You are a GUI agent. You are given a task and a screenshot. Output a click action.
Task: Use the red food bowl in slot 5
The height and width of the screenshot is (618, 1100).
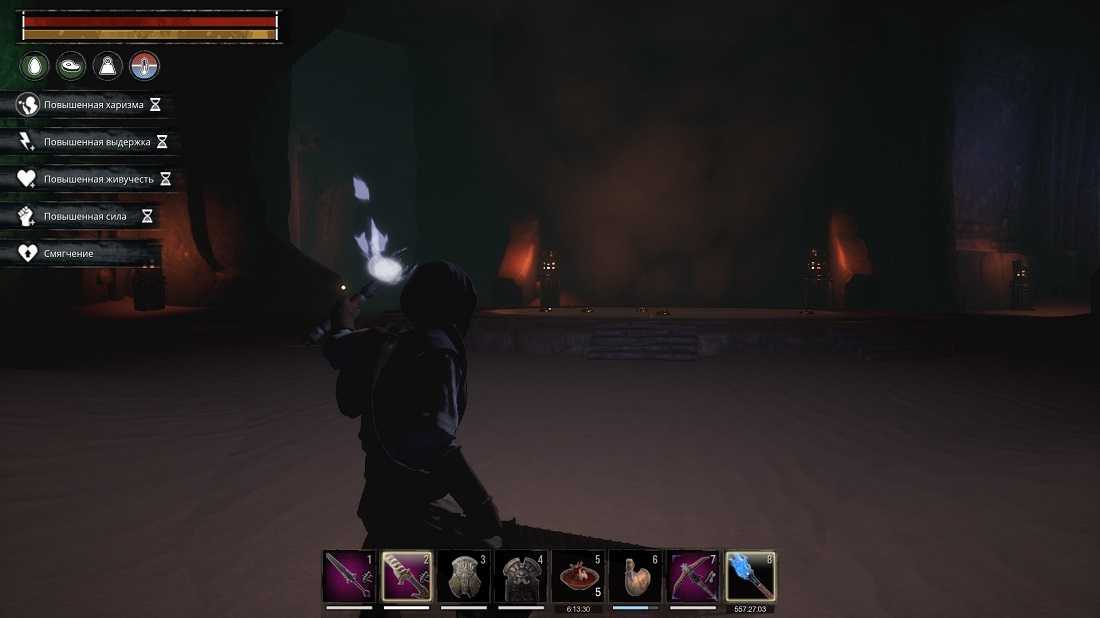(578, 577)
